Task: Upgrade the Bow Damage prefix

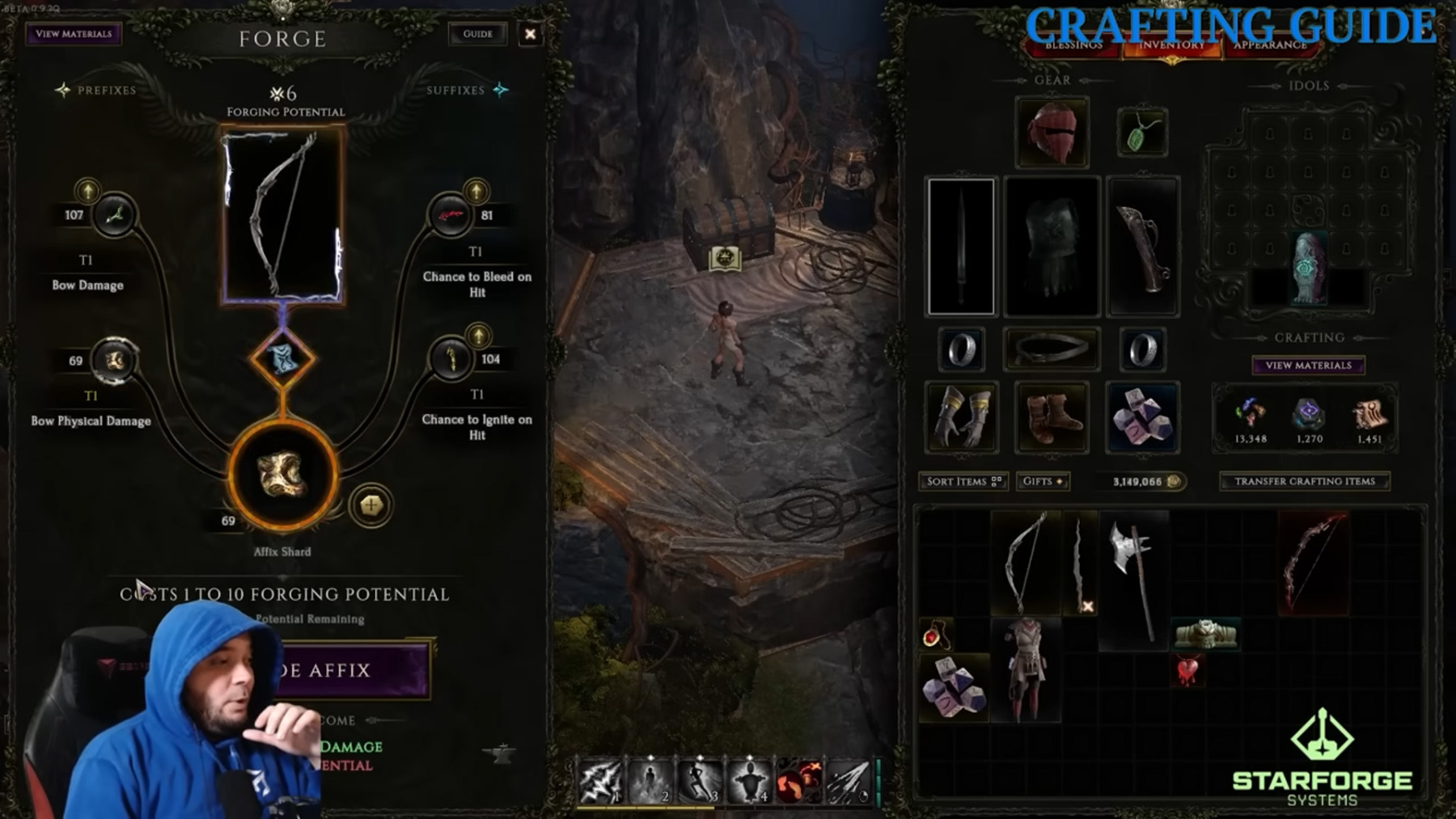Action: (87, 191)
